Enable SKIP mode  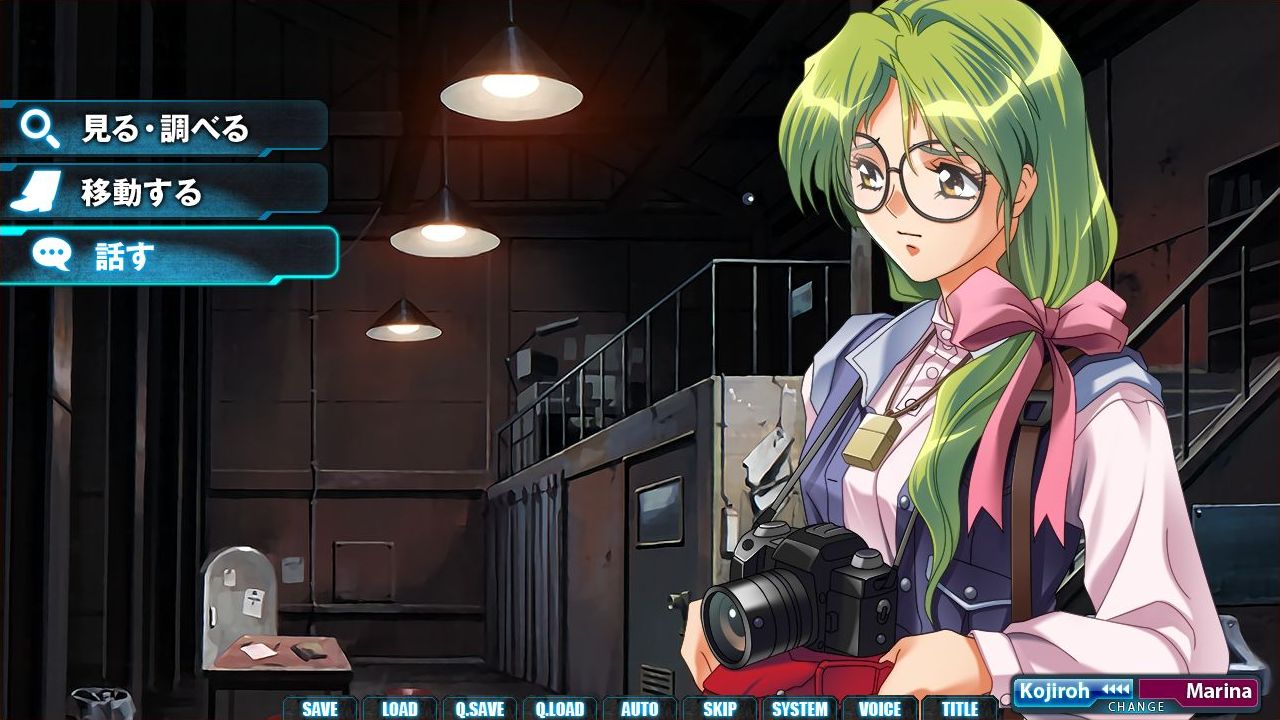720,707
